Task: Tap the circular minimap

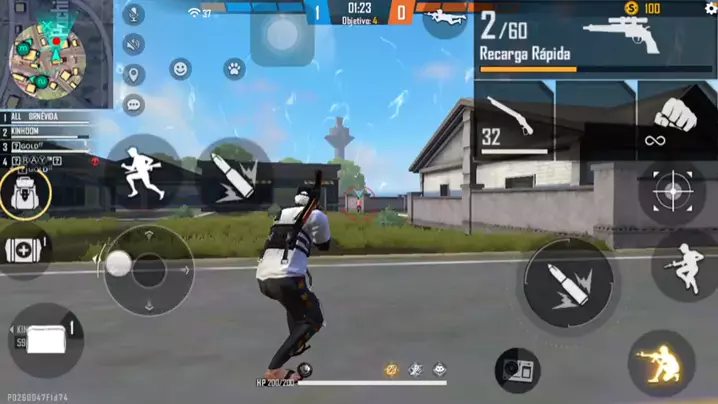Action: tap(46, 54)
